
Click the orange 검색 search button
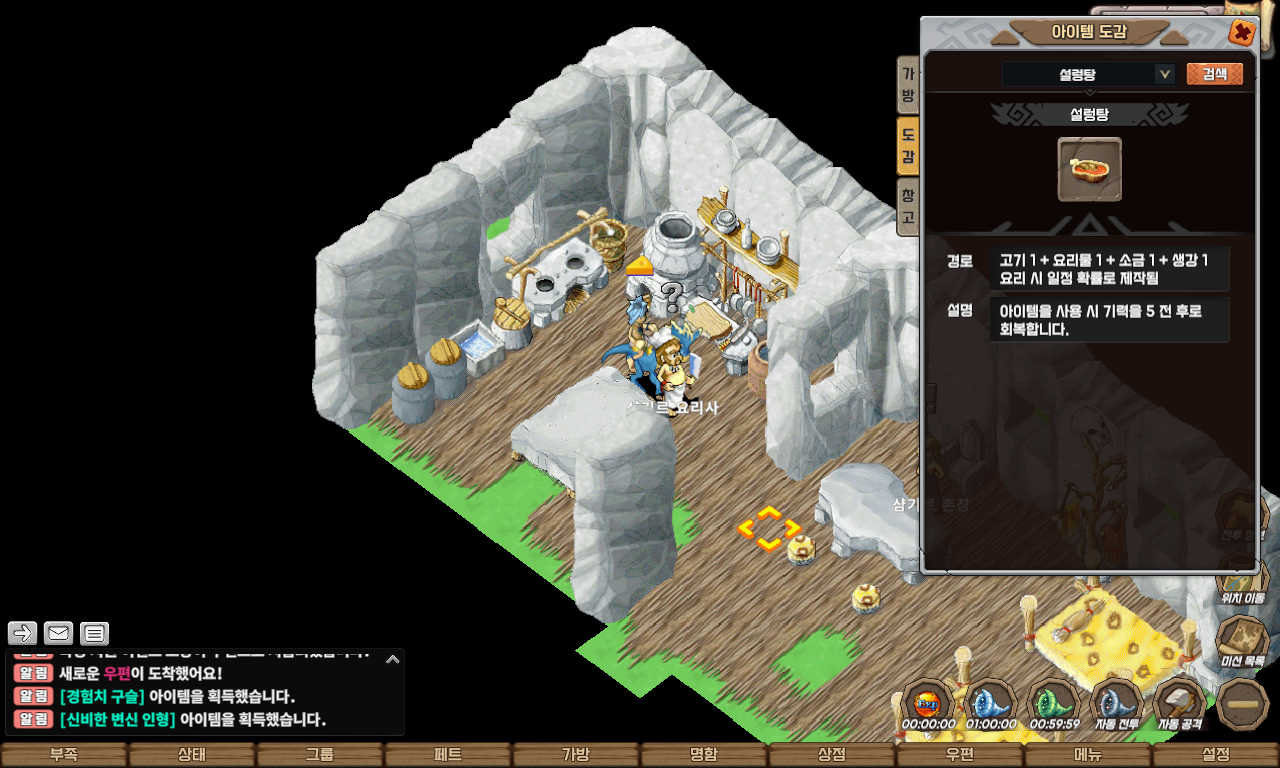[x=1214, y=74]
